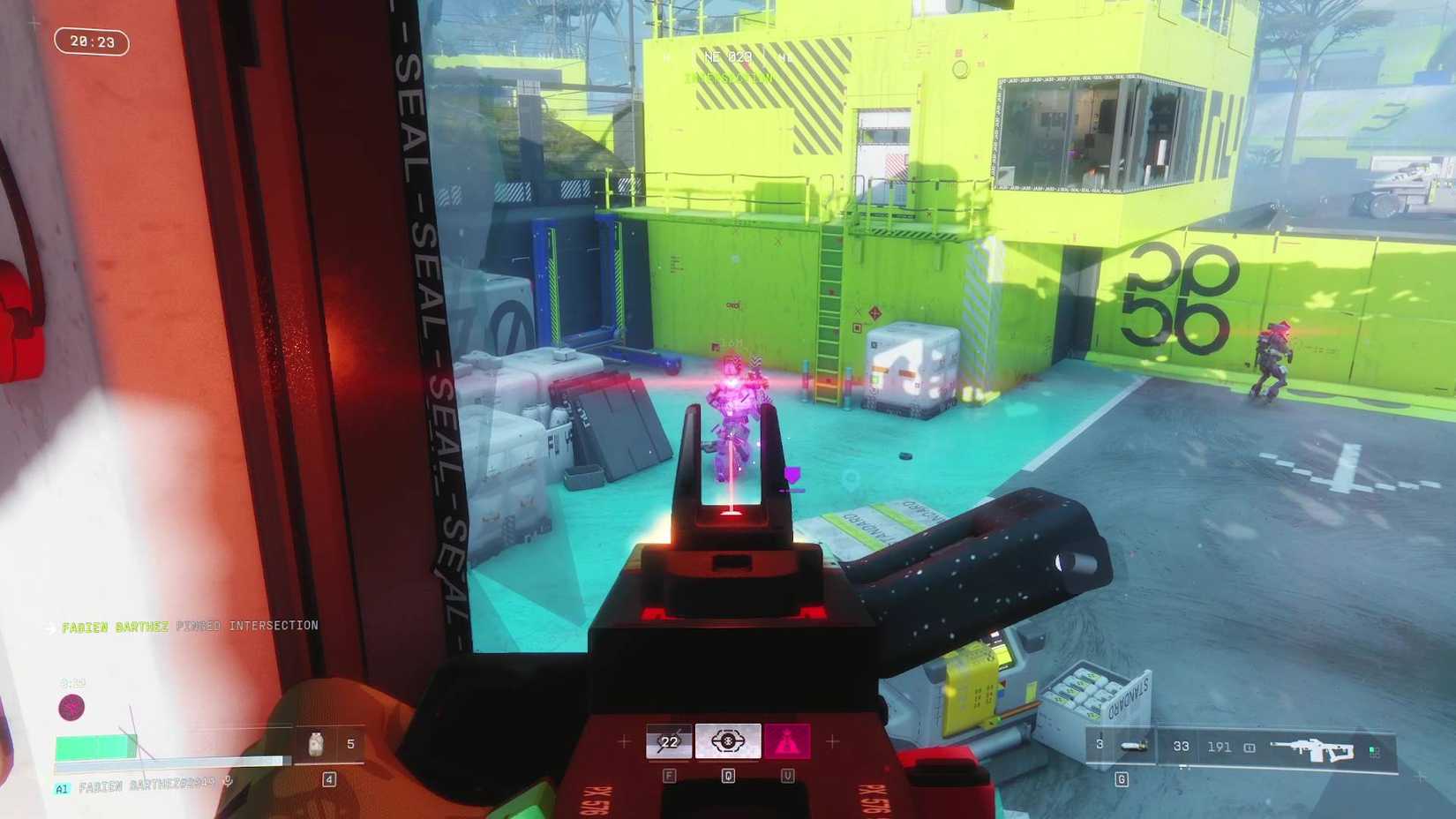Click the arrow icon beside the ping notification

coord(49,627)
